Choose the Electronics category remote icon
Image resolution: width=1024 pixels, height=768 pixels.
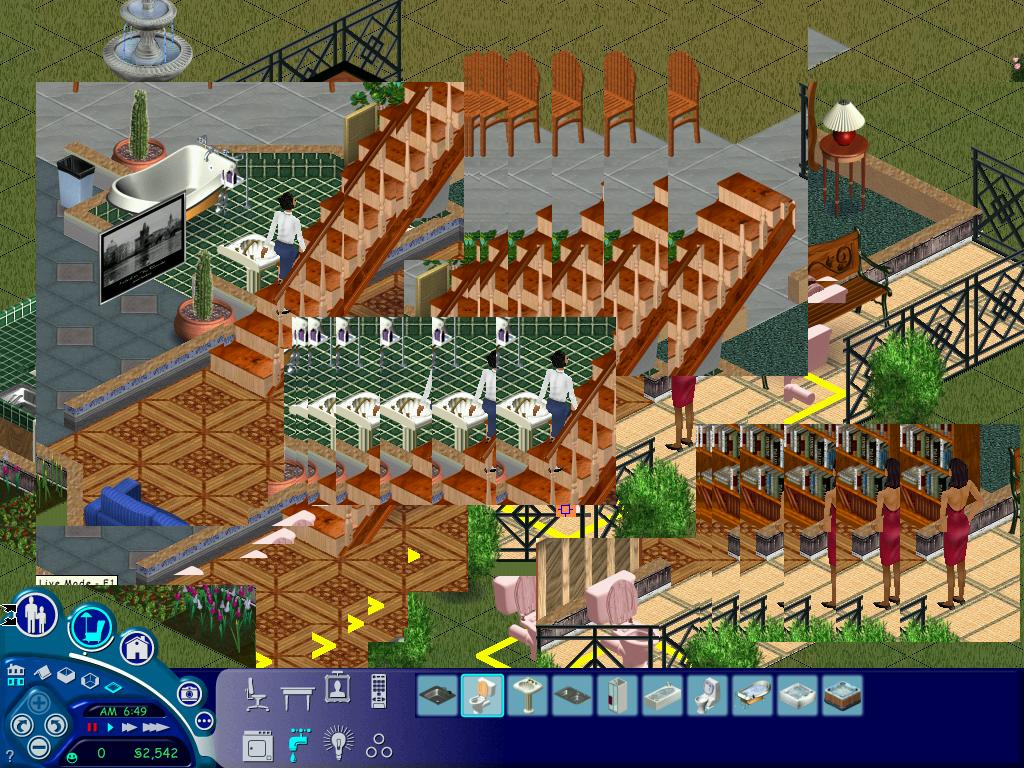(x=379, y=691)
